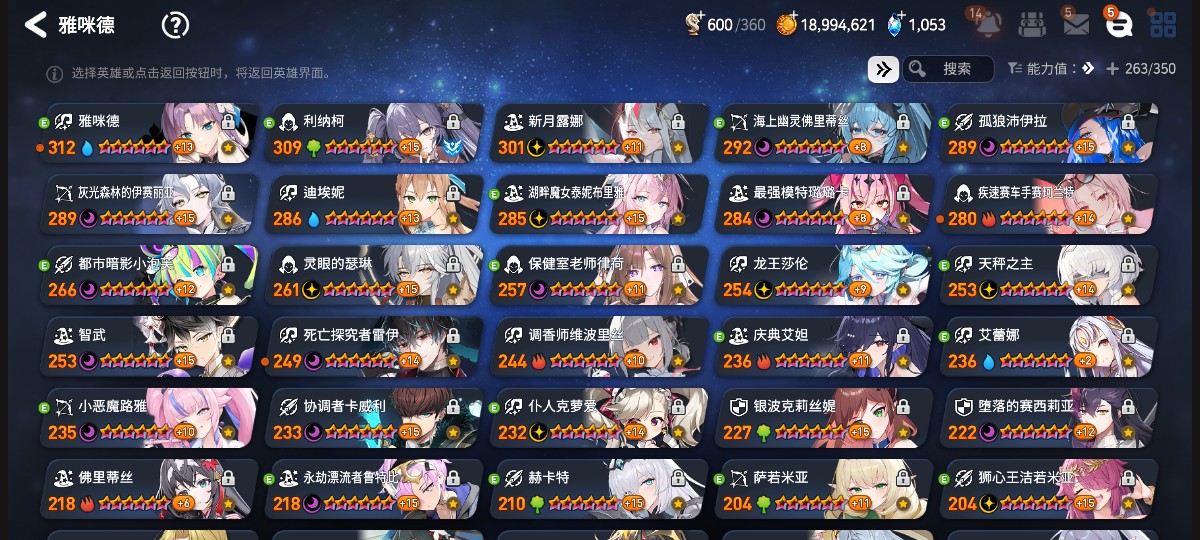
Task: Select hero card 利纳柯
Action: [374, 134]
